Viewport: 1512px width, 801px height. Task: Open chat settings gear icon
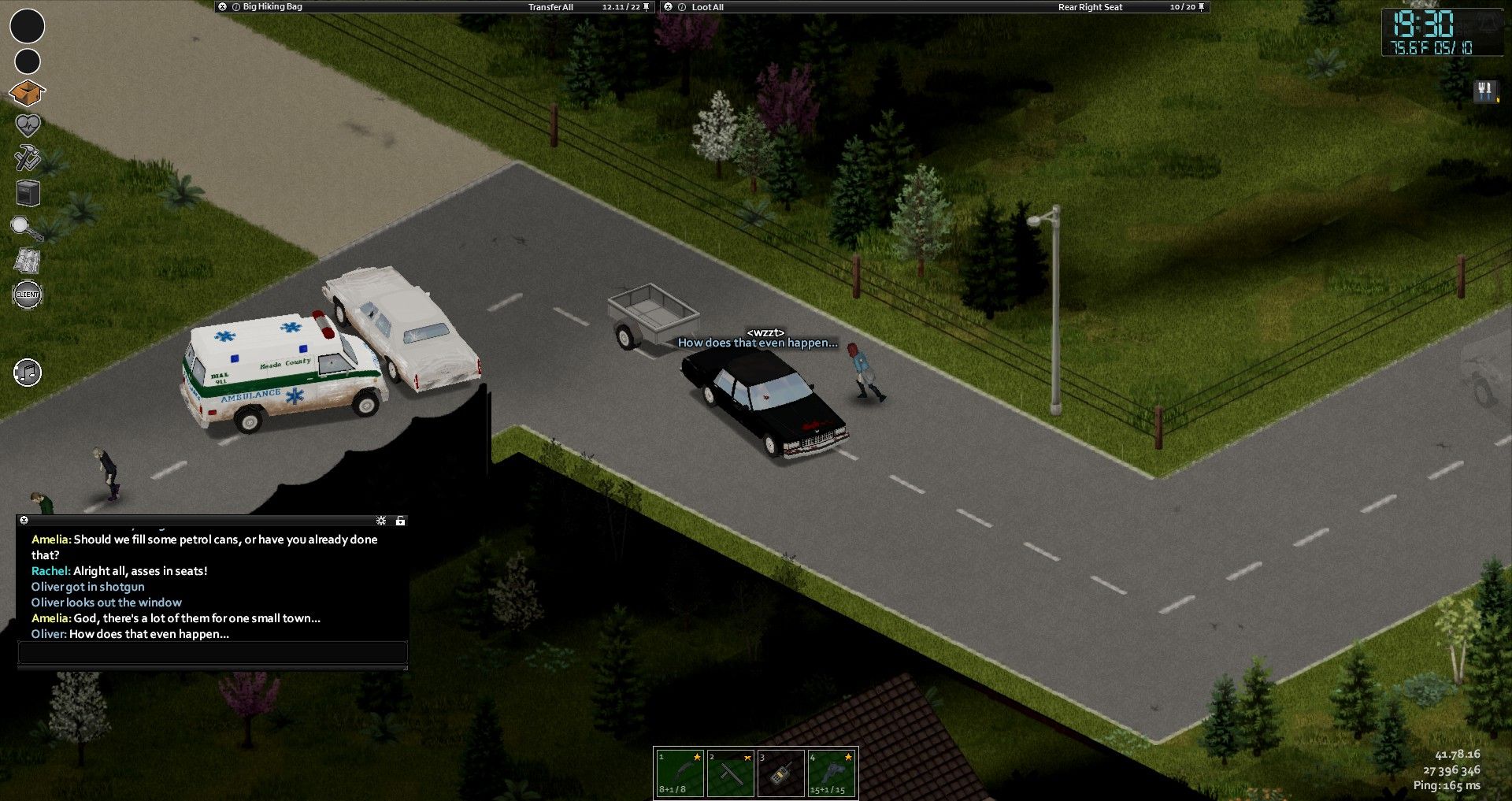click(x=381, y=521)
